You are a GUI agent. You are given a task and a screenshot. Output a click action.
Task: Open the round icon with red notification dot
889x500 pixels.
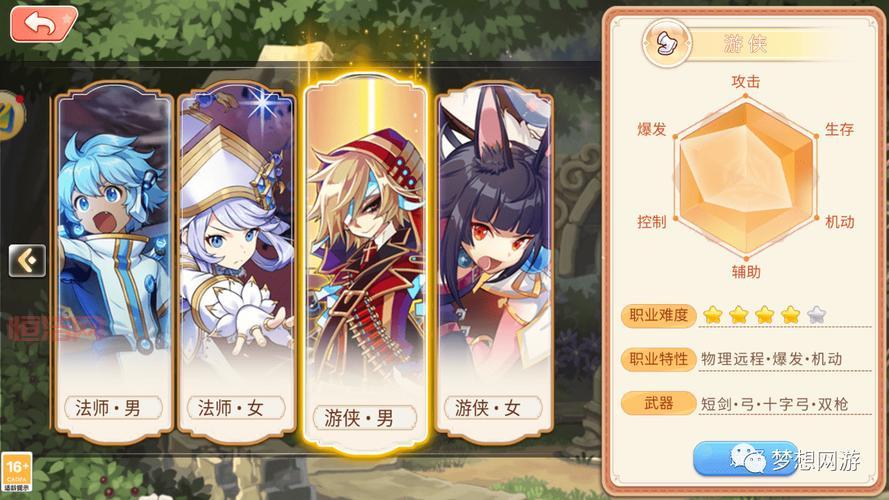[8, 112]
